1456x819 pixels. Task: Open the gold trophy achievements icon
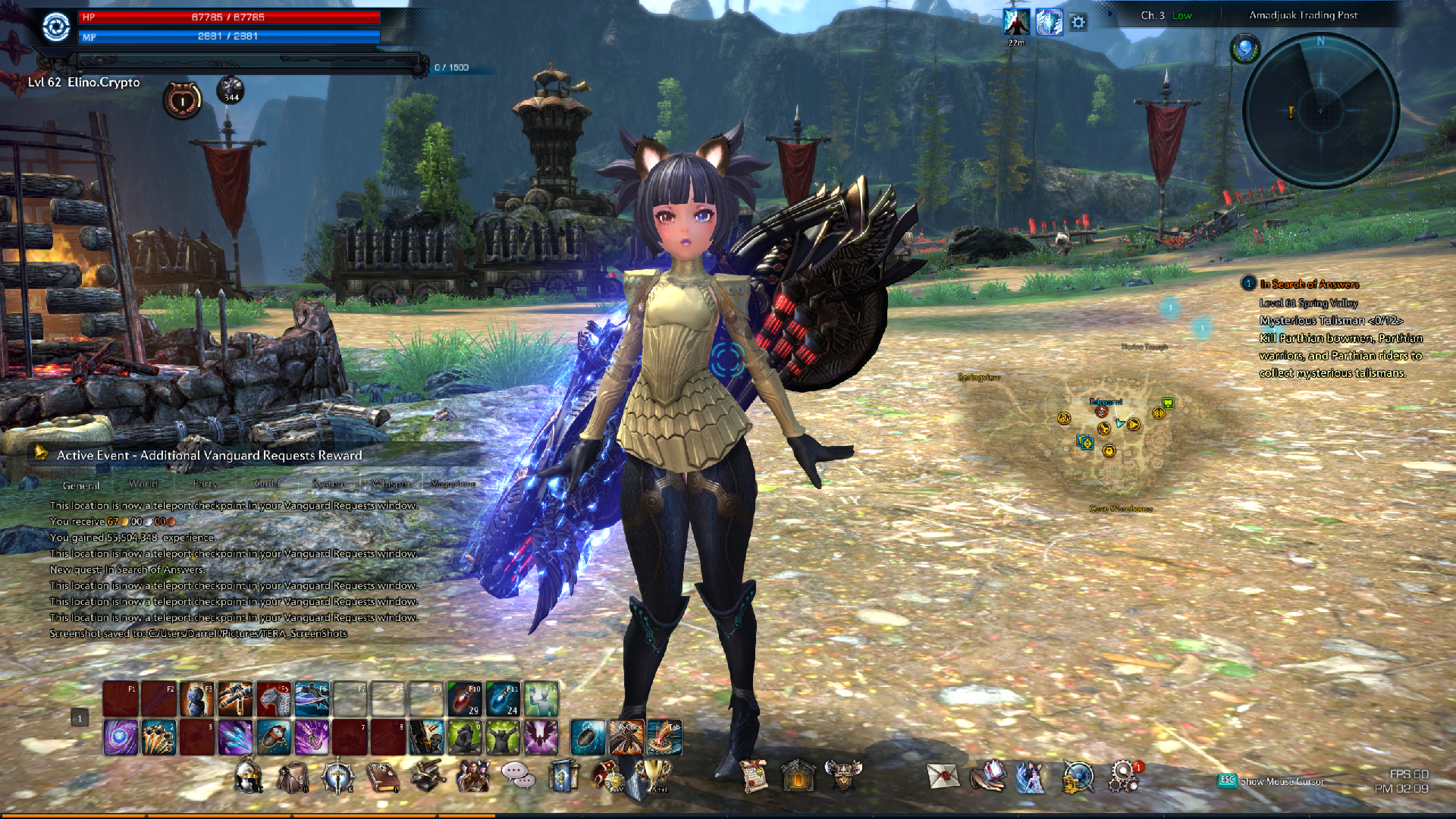(x=654, y=776)
